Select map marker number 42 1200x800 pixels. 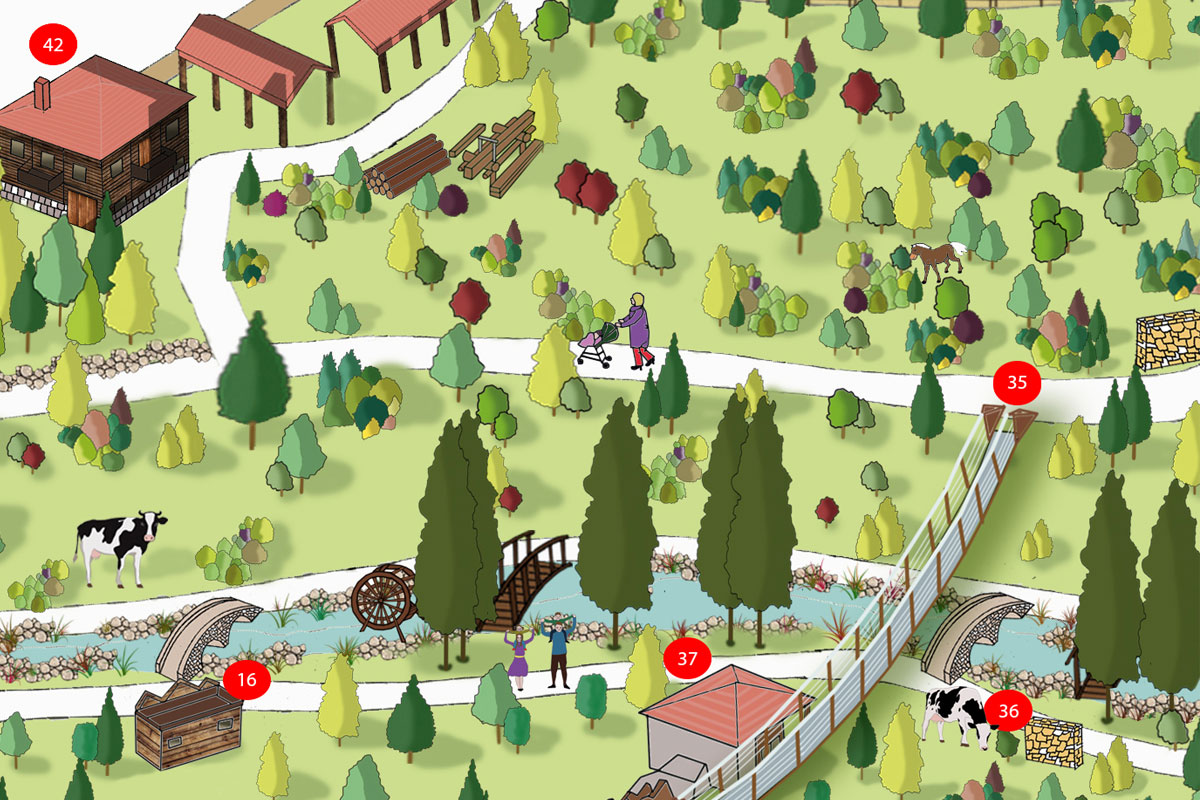(53, 45)
